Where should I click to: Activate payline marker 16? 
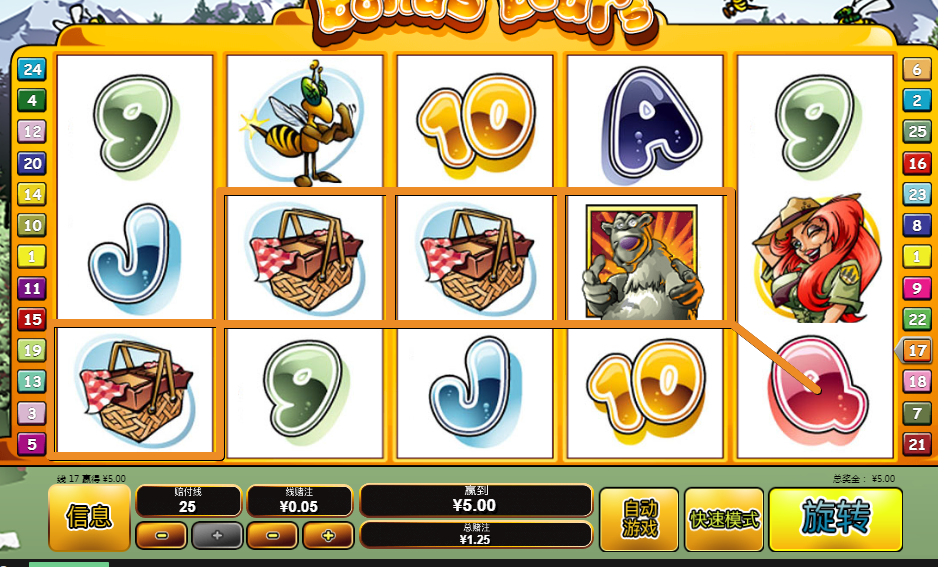pyautogui.click(x=916, y=163)
